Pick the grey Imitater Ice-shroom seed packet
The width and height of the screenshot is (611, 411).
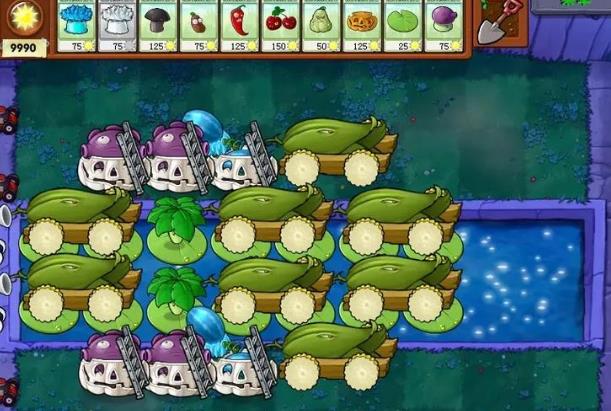point(118,26)
